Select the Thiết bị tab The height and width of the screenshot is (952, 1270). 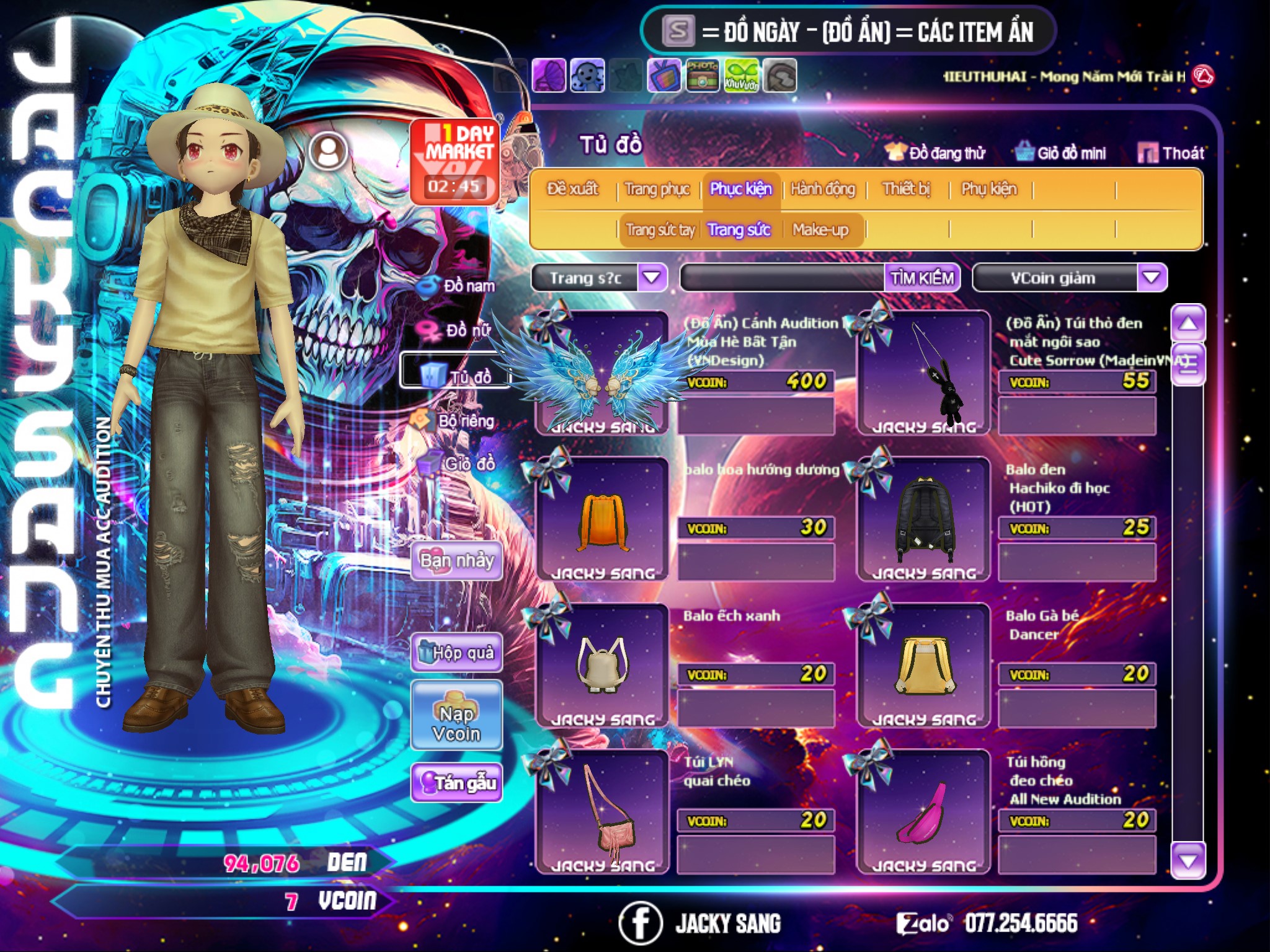pos(906,189)
